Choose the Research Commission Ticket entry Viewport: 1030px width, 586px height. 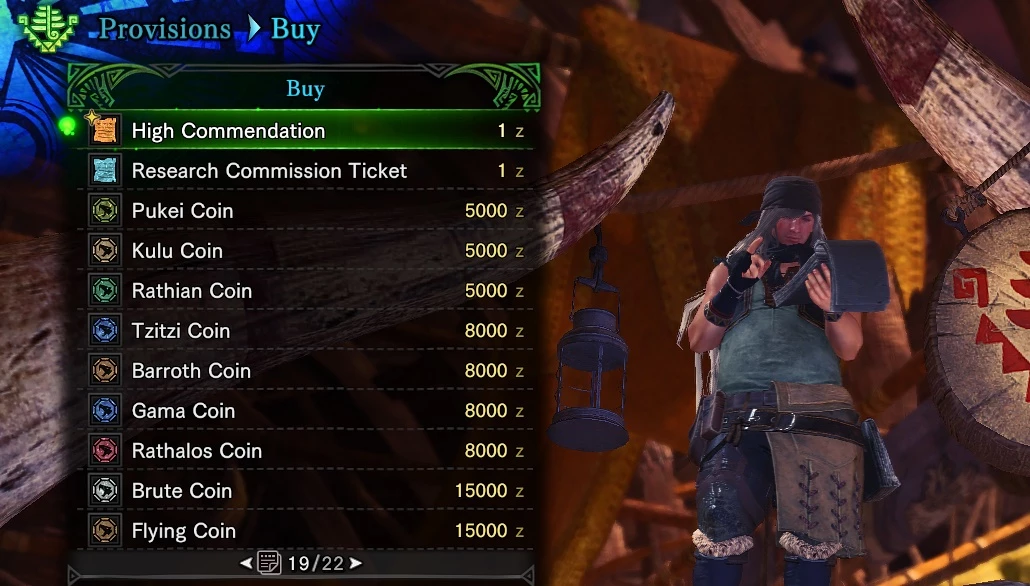pyautogui.click(x=269, y=171)
